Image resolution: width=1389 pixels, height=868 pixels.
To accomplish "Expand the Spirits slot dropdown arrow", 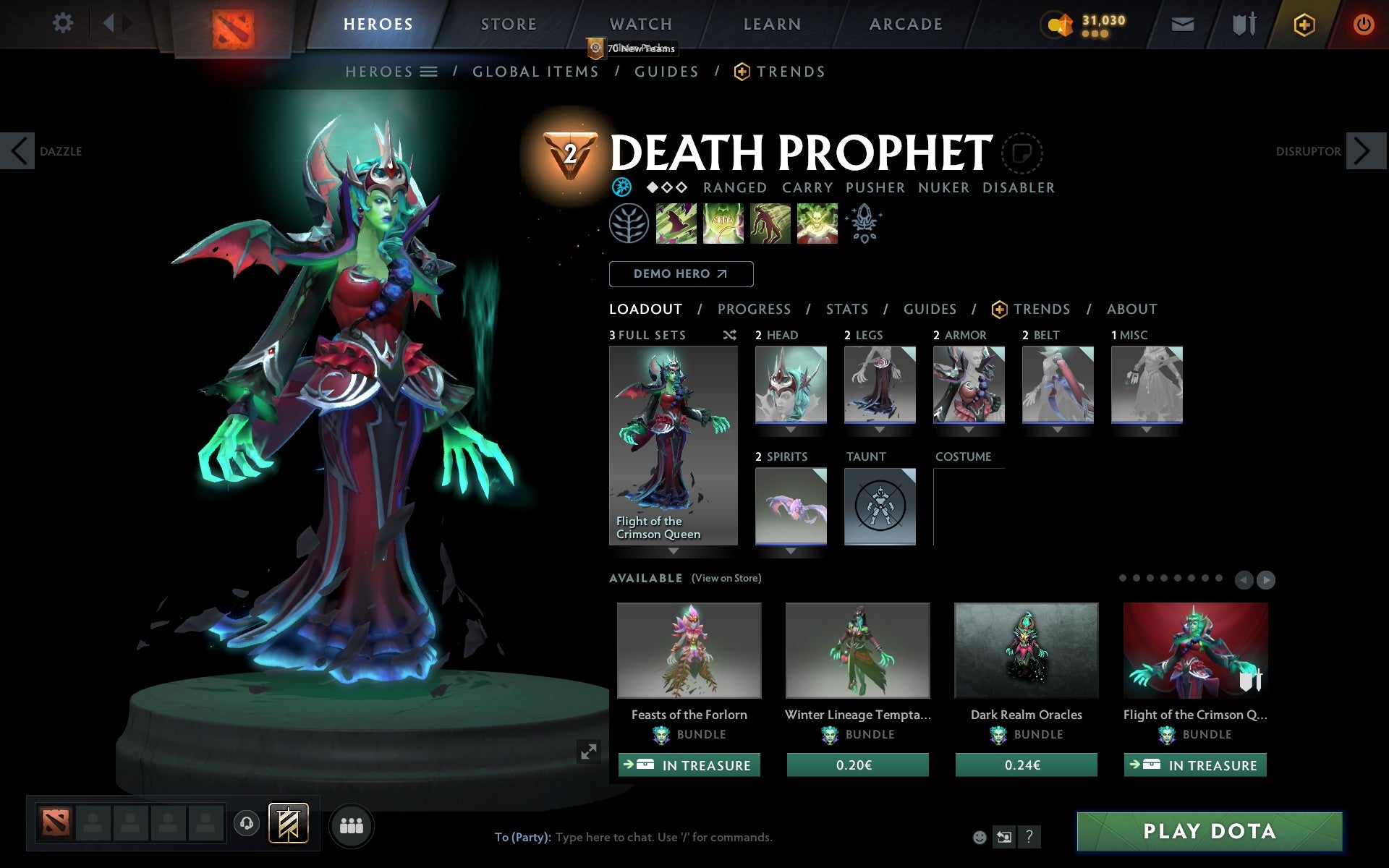I will tap(790, 550).
